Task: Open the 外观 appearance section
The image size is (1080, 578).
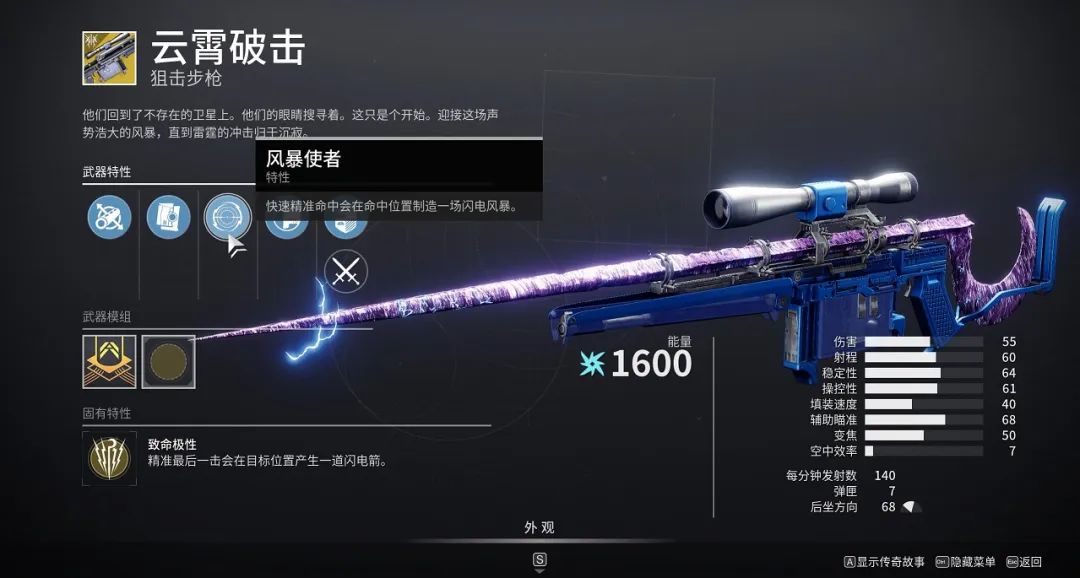Action: 539,527
